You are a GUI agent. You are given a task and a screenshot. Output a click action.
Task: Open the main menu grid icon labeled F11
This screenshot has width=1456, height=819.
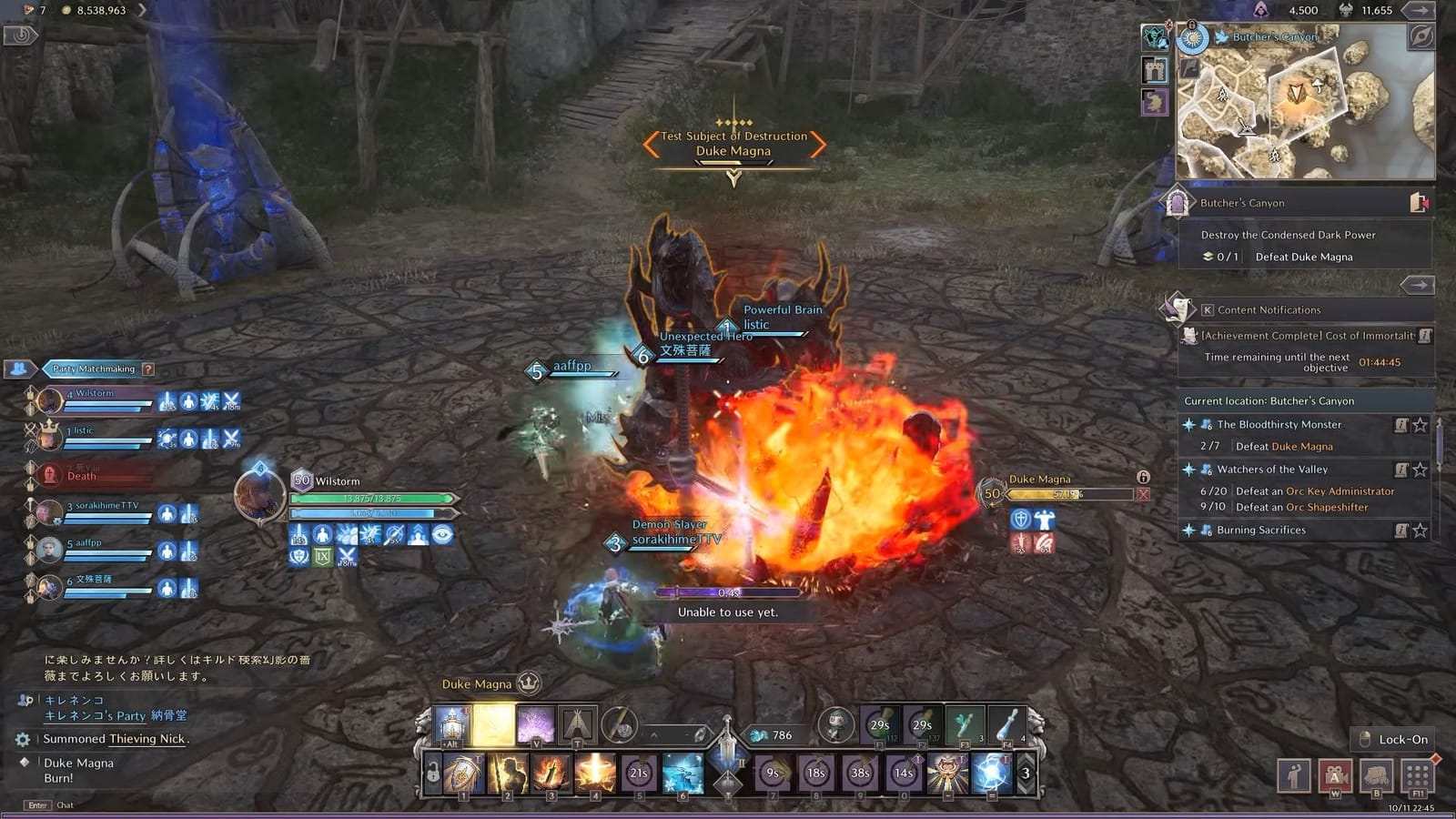pyautogui.click(x=1417, y=775)
